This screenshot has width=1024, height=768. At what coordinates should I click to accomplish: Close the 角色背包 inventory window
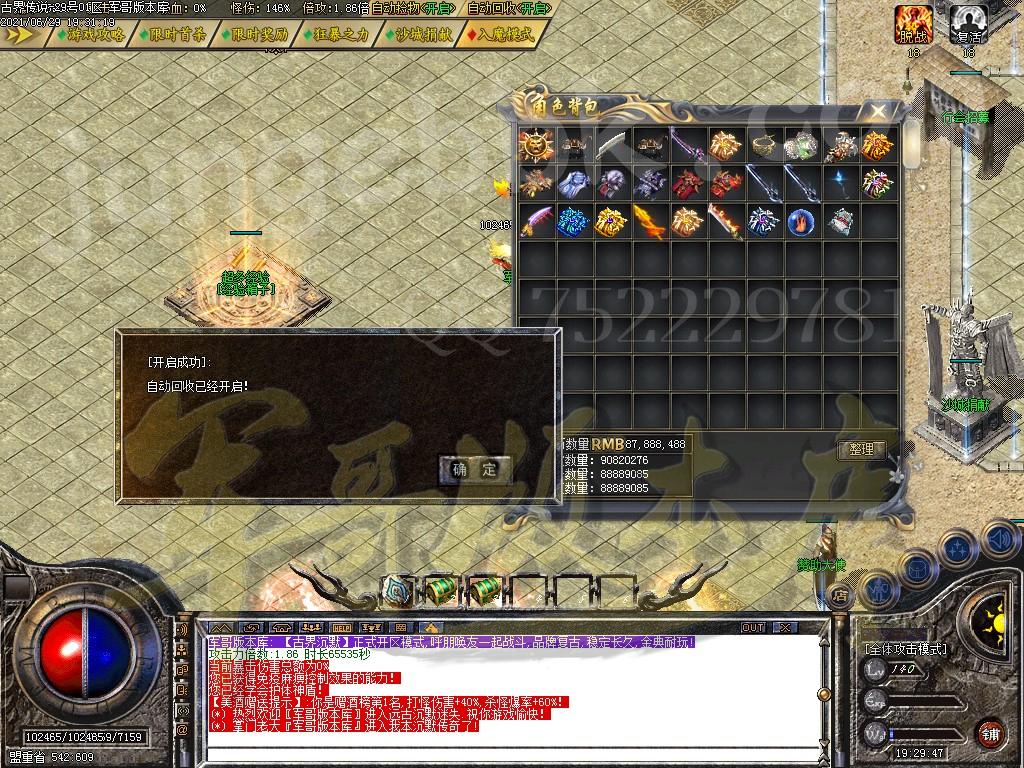click(x=877, y=110)
